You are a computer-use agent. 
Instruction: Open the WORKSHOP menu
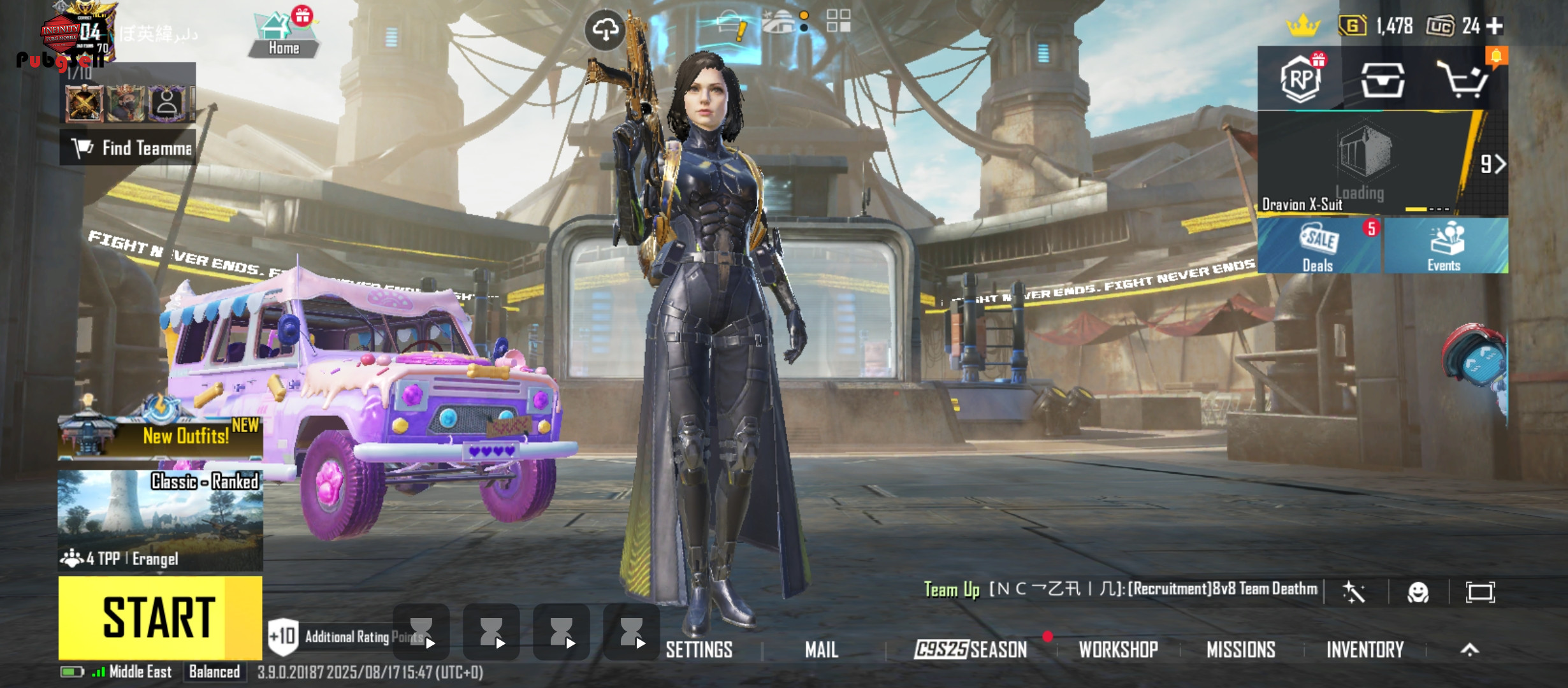1118,650
